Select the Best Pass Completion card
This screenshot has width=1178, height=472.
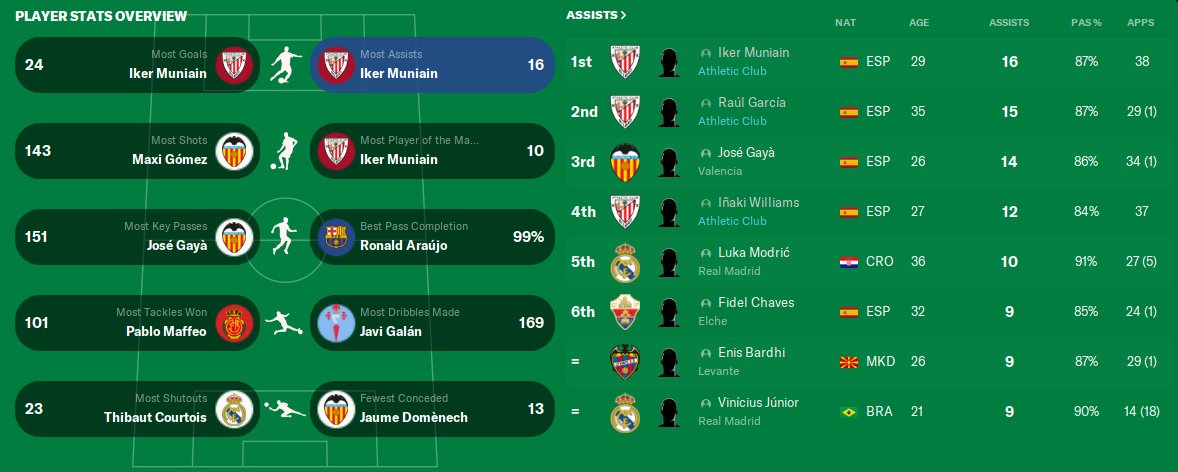(x=432, y=237)
